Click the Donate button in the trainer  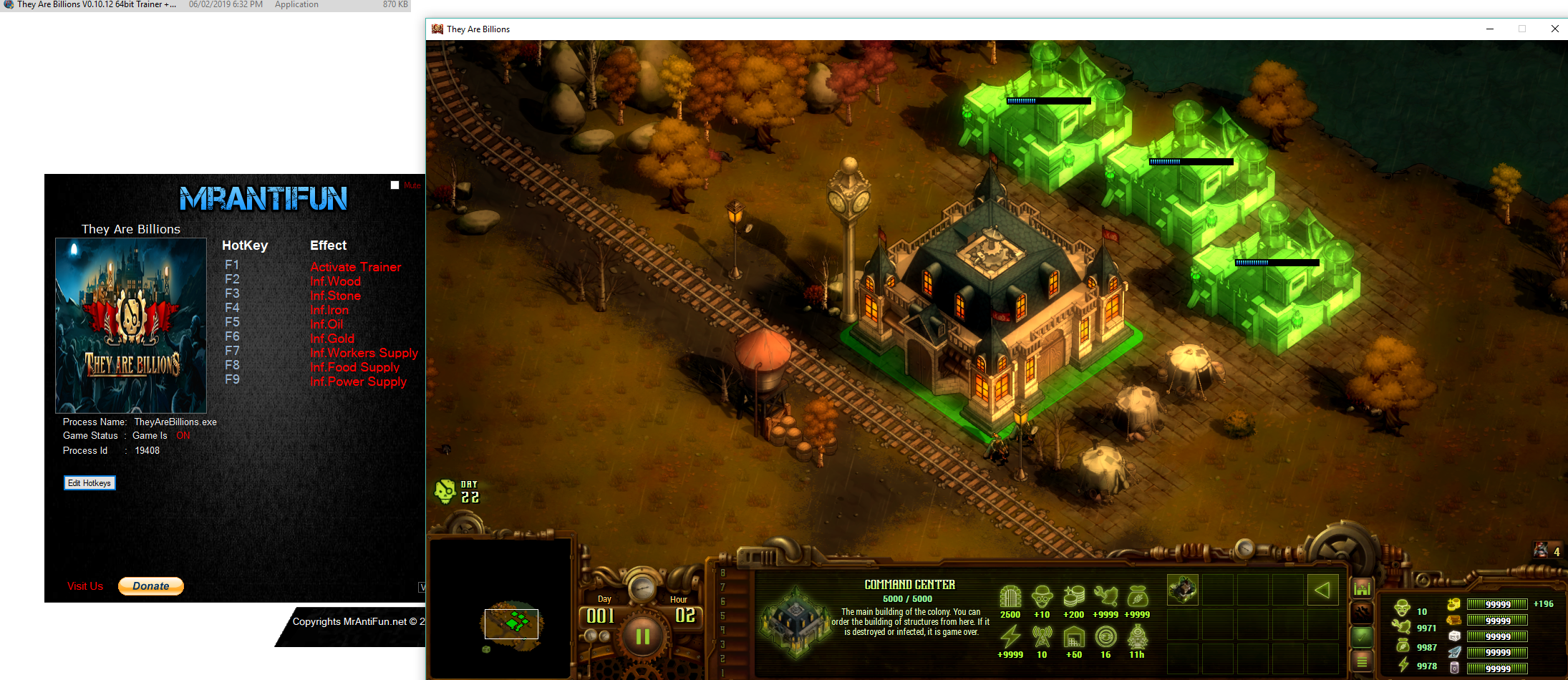coord(151,586)
